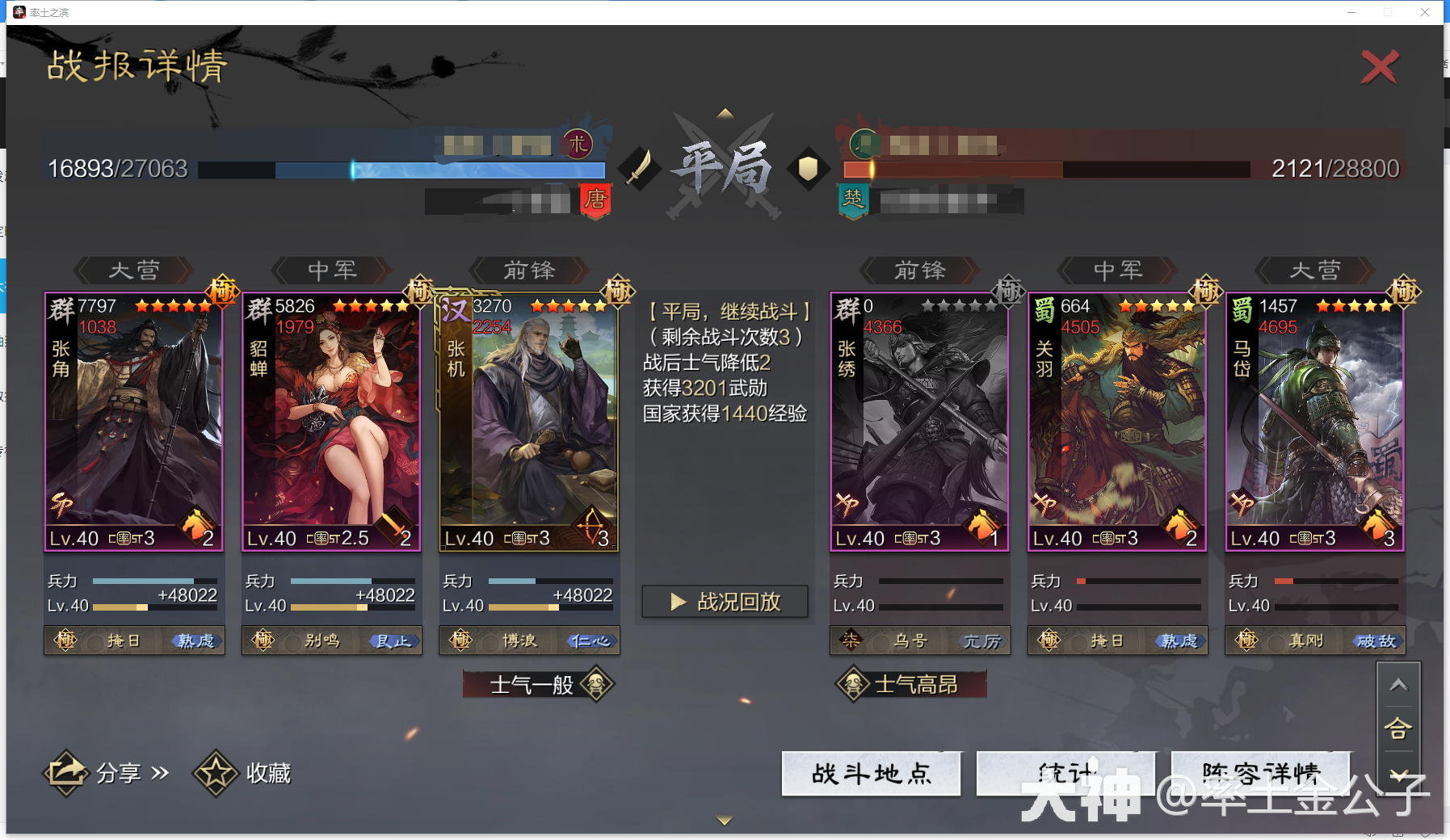1450x840 pixels.
Task: Switch to the 统计 tab
Action: [x=1065, y=774]
